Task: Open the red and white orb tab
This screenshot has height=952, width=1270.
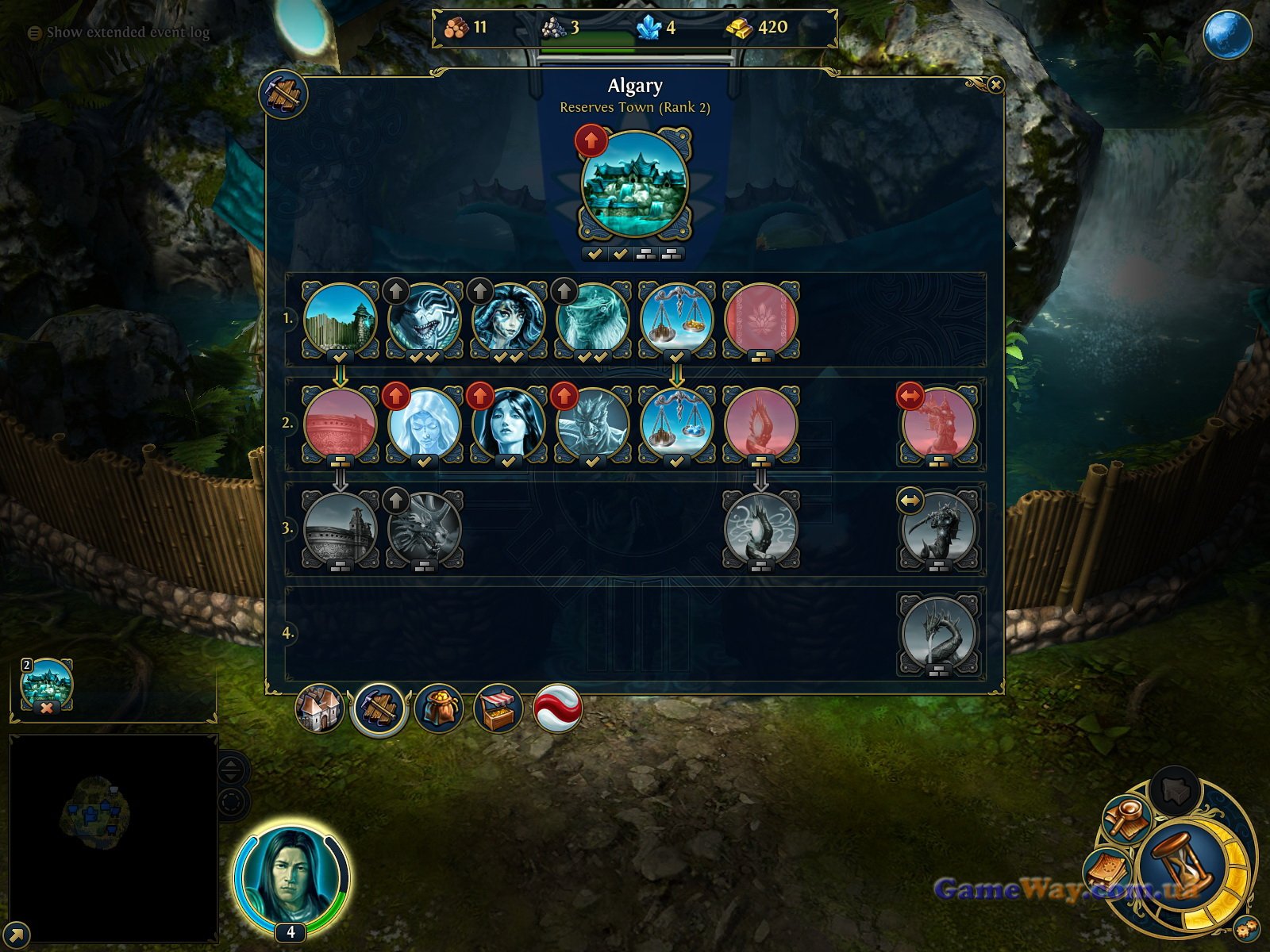Action: [557, 708]
